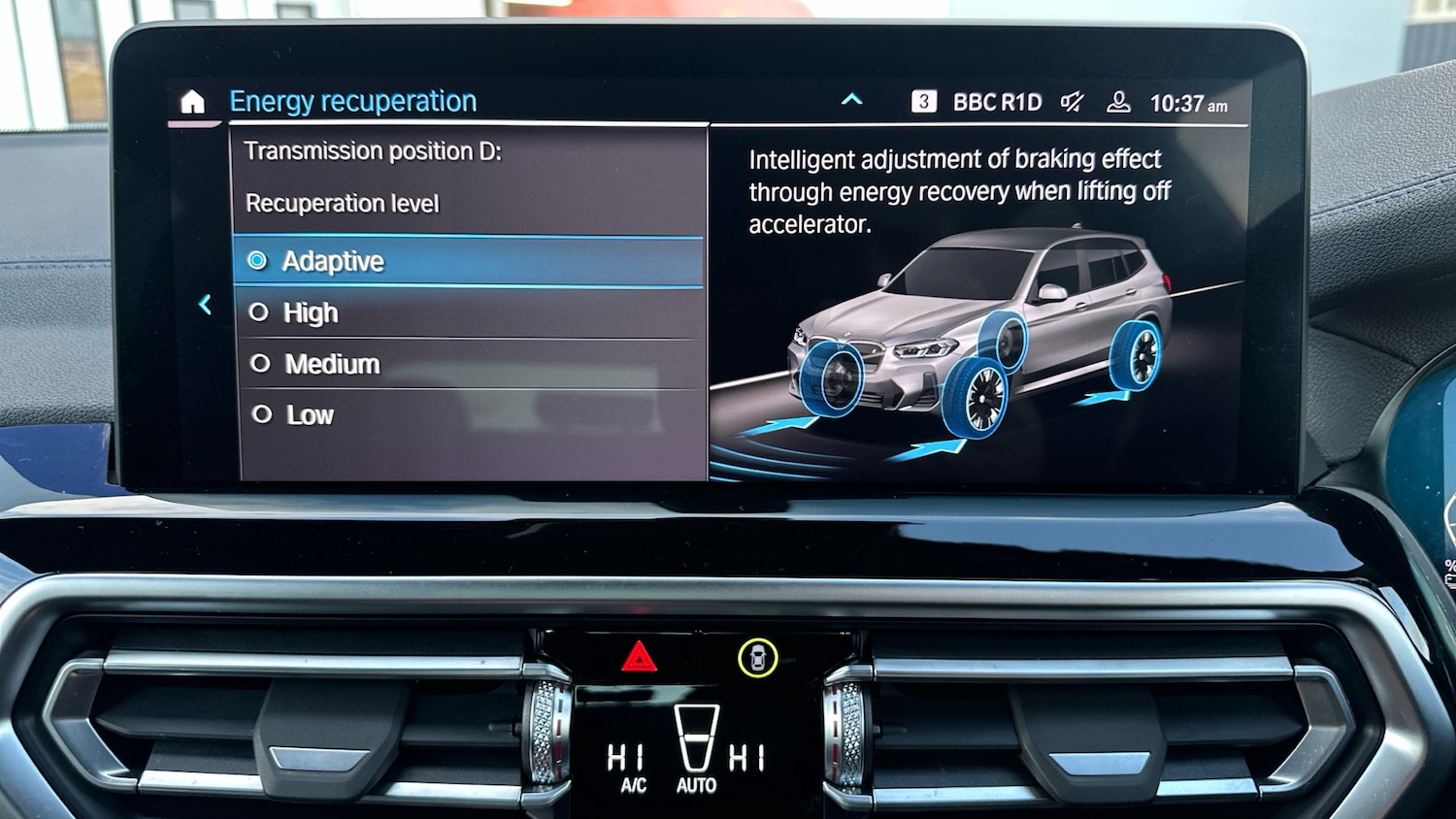The width and height of the screenshot is (1456, 819).
Task: Toggle the muted speaker icon
Action: 1072,102
